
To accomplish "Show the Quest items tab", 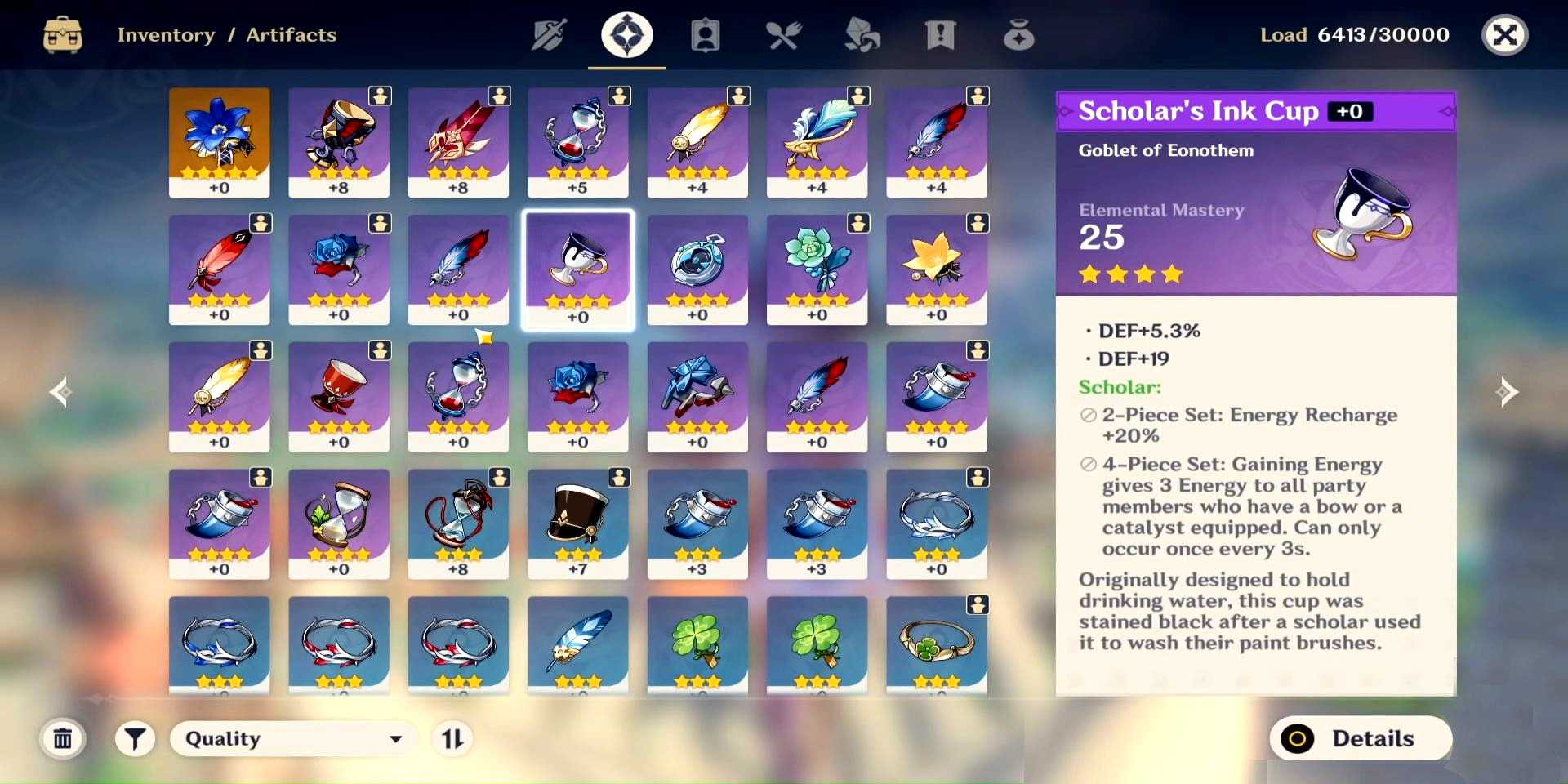I will pyautogui.click(x=940, y=35).
